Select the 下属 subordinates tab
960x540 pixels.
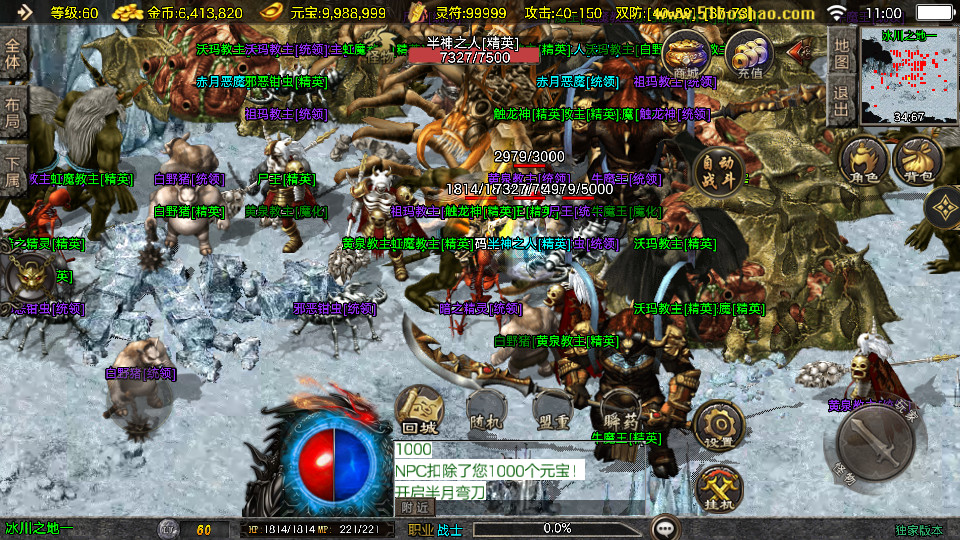[x=13, y=169]
